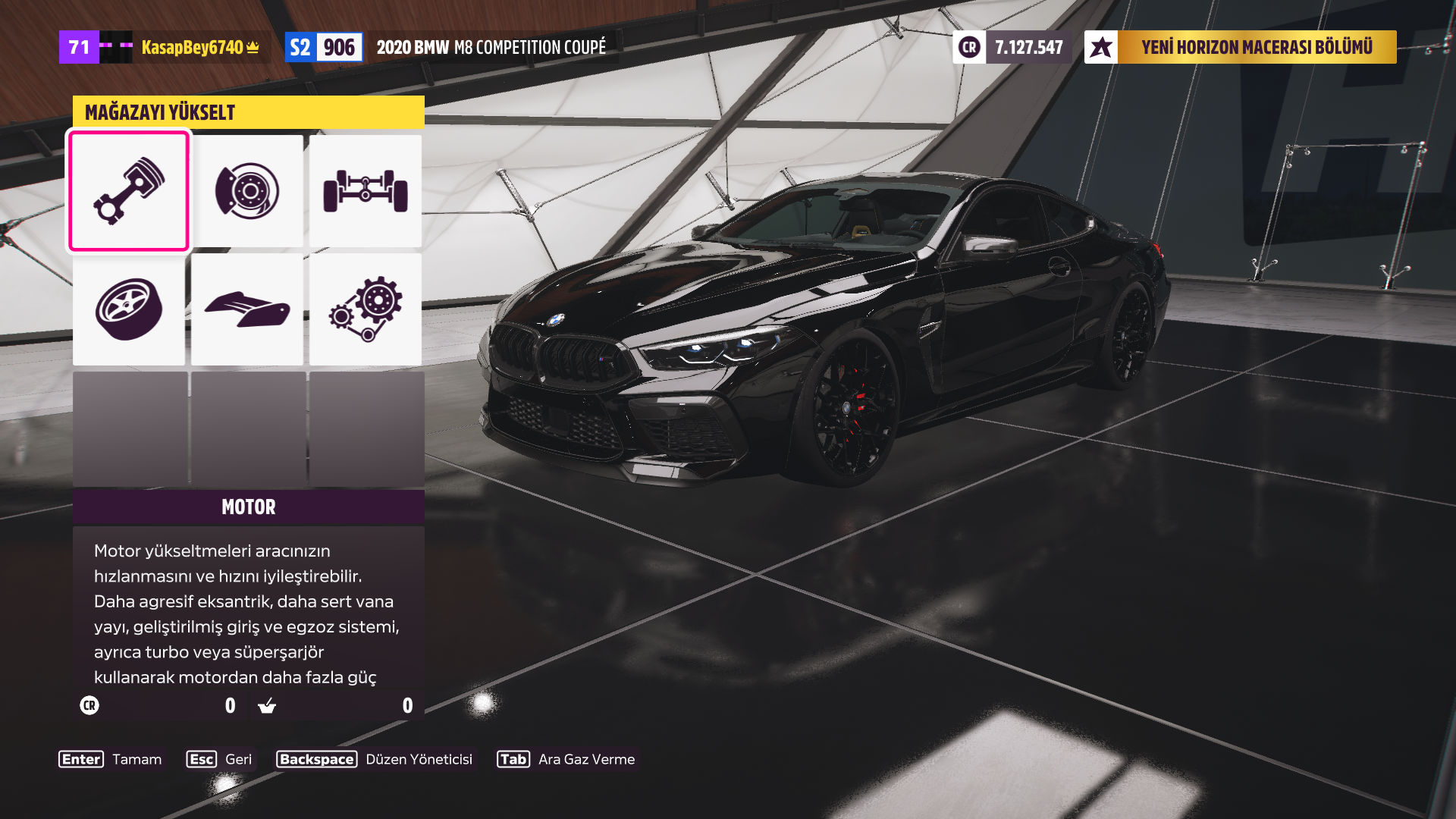Activate Ara Gaz Verme rev option

pyautogui.click(x=566, y=759)
